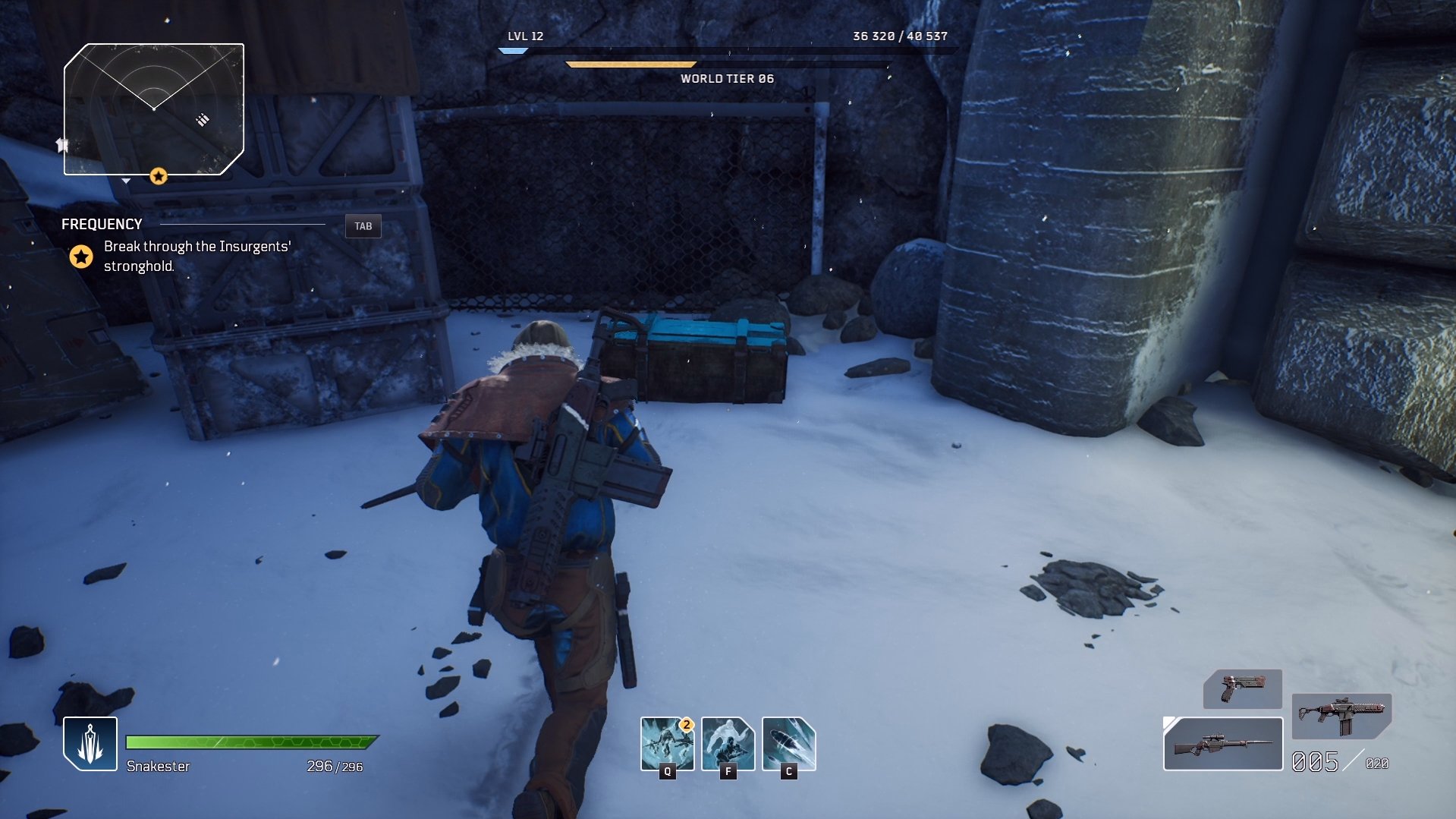
Task: Choose the assault rifle weapon slot
Action: [x=1341, y=716]
